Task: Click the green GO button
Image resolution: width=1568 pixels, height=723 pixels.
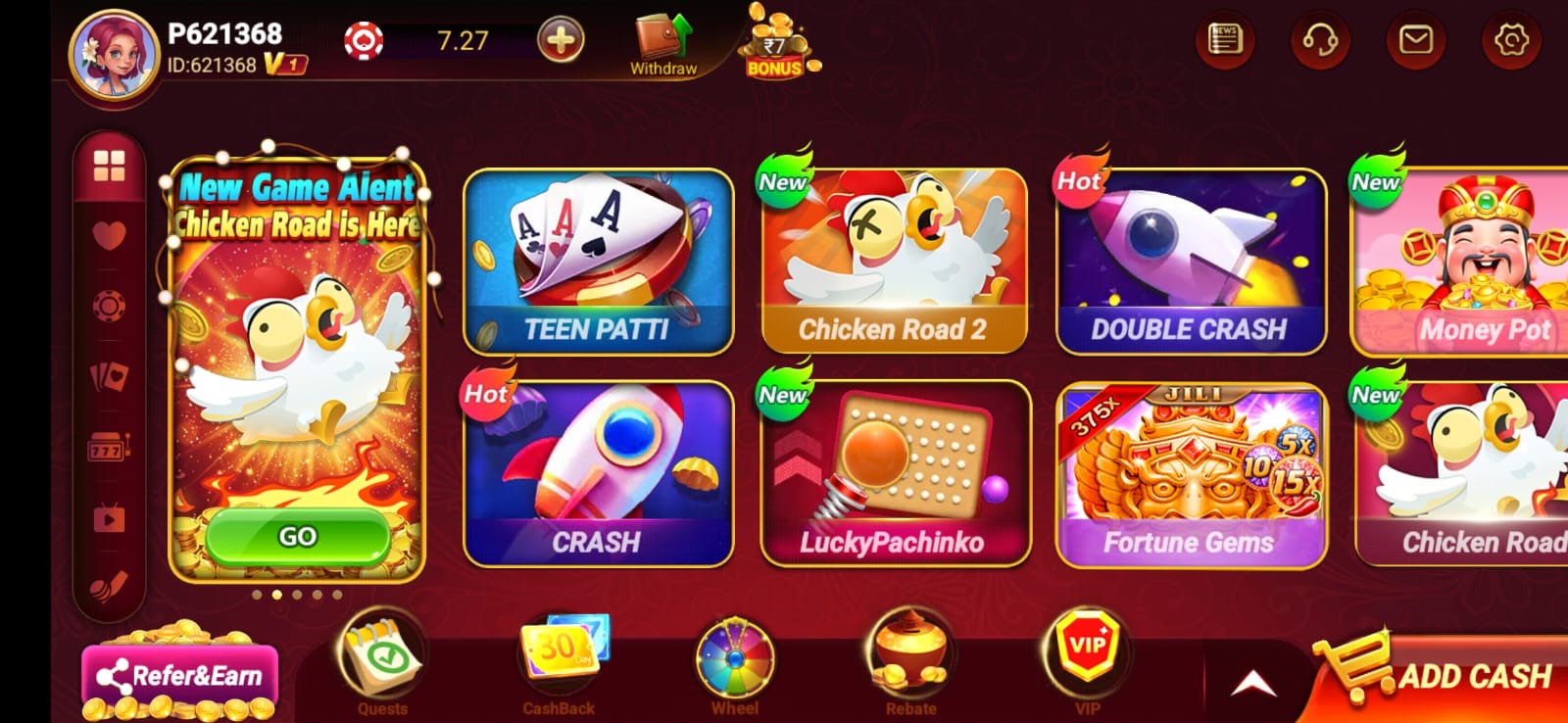Action: tap(297, 536)
